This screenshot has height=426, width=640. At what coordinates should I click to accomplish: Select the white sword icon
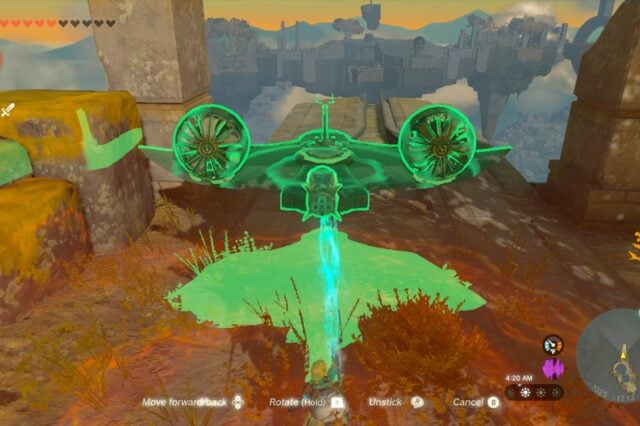tap(8, 110)
